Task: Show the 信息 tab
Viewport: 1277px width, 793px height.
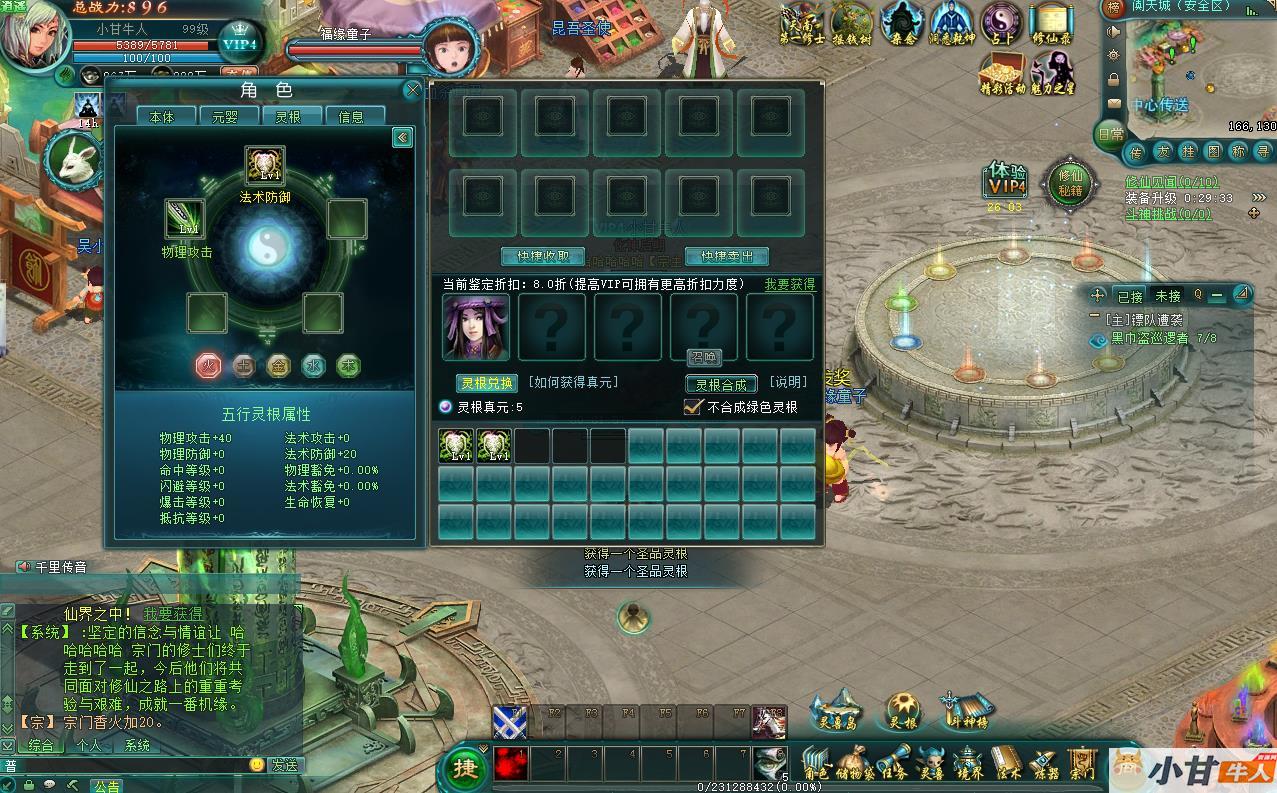Action: (351, 117)
